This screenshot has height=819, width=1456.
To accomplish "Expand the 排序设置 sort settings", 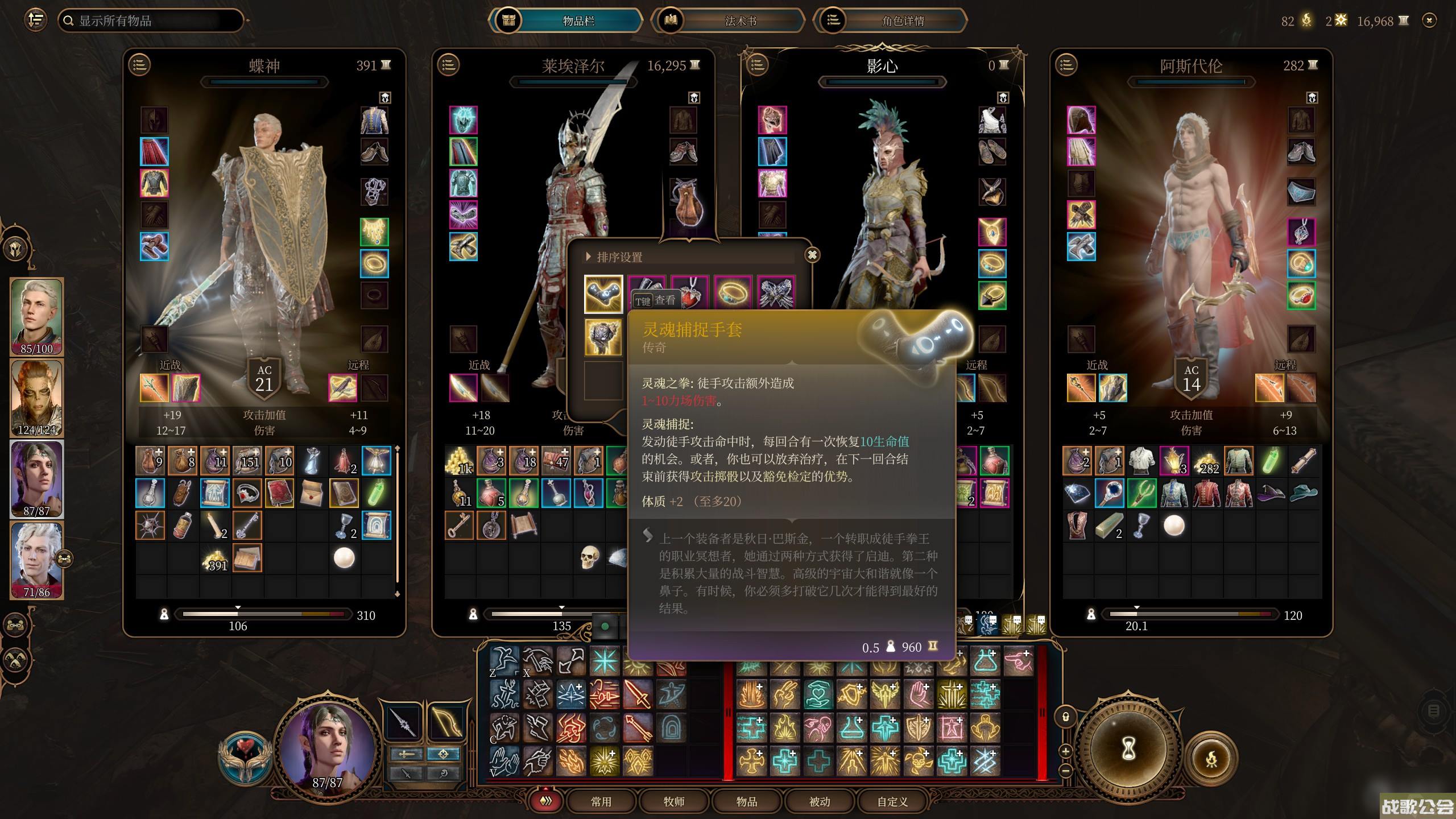I will coord(589,257).
